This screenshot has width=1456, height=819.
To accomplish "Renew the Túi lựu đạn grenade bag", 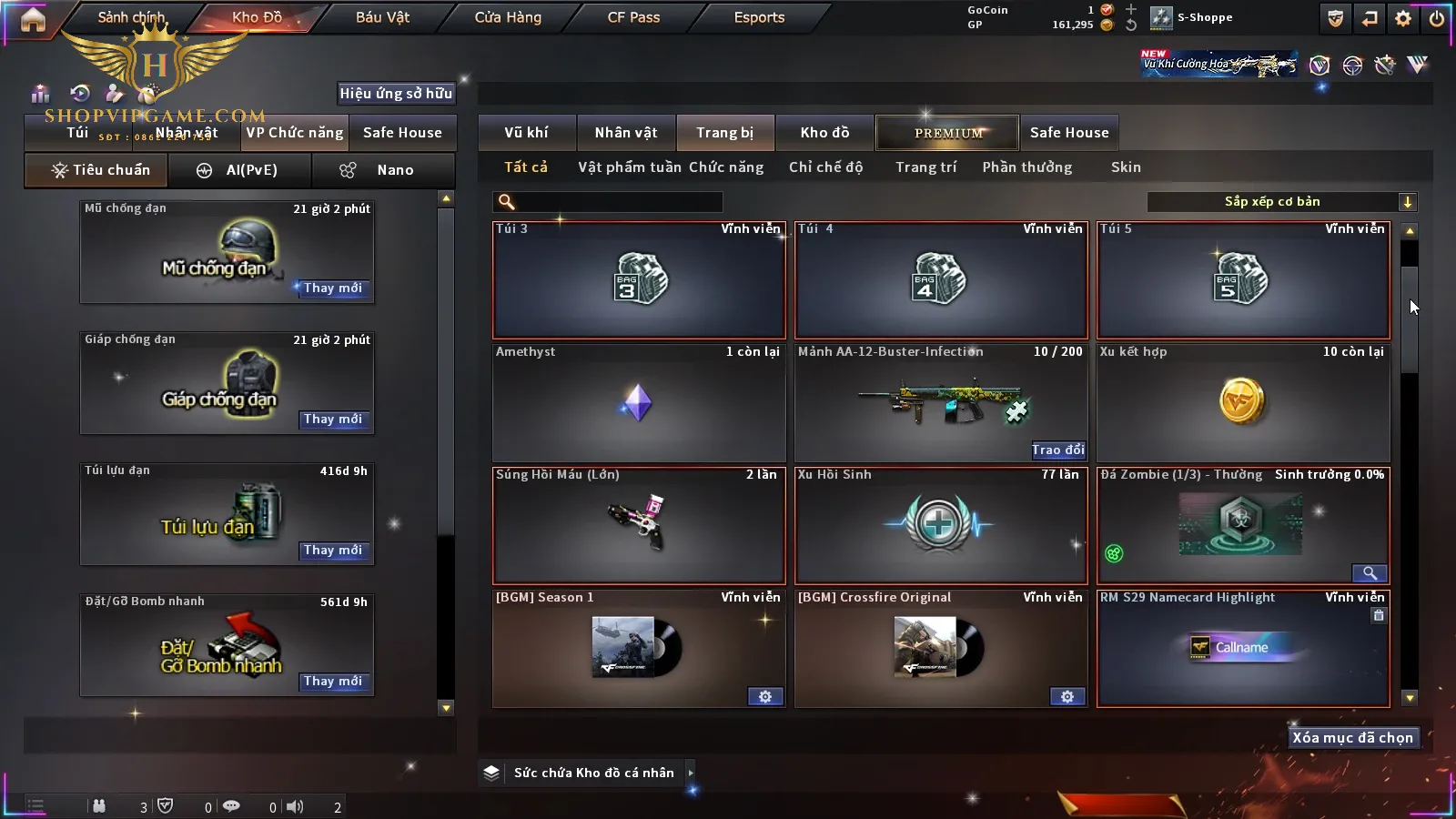I will click(x=332, y=551).
